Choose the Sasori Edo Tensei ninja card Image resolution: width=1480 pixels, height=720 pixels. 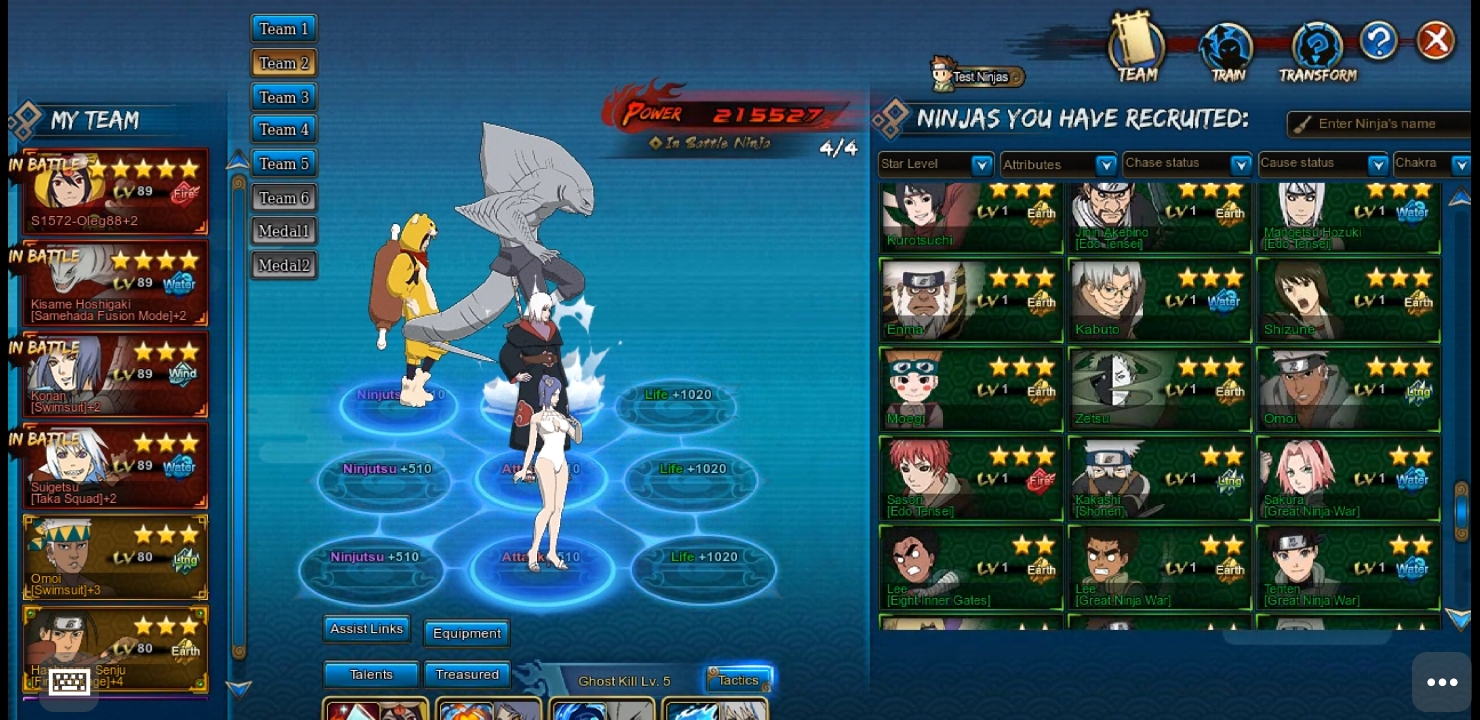970,479
